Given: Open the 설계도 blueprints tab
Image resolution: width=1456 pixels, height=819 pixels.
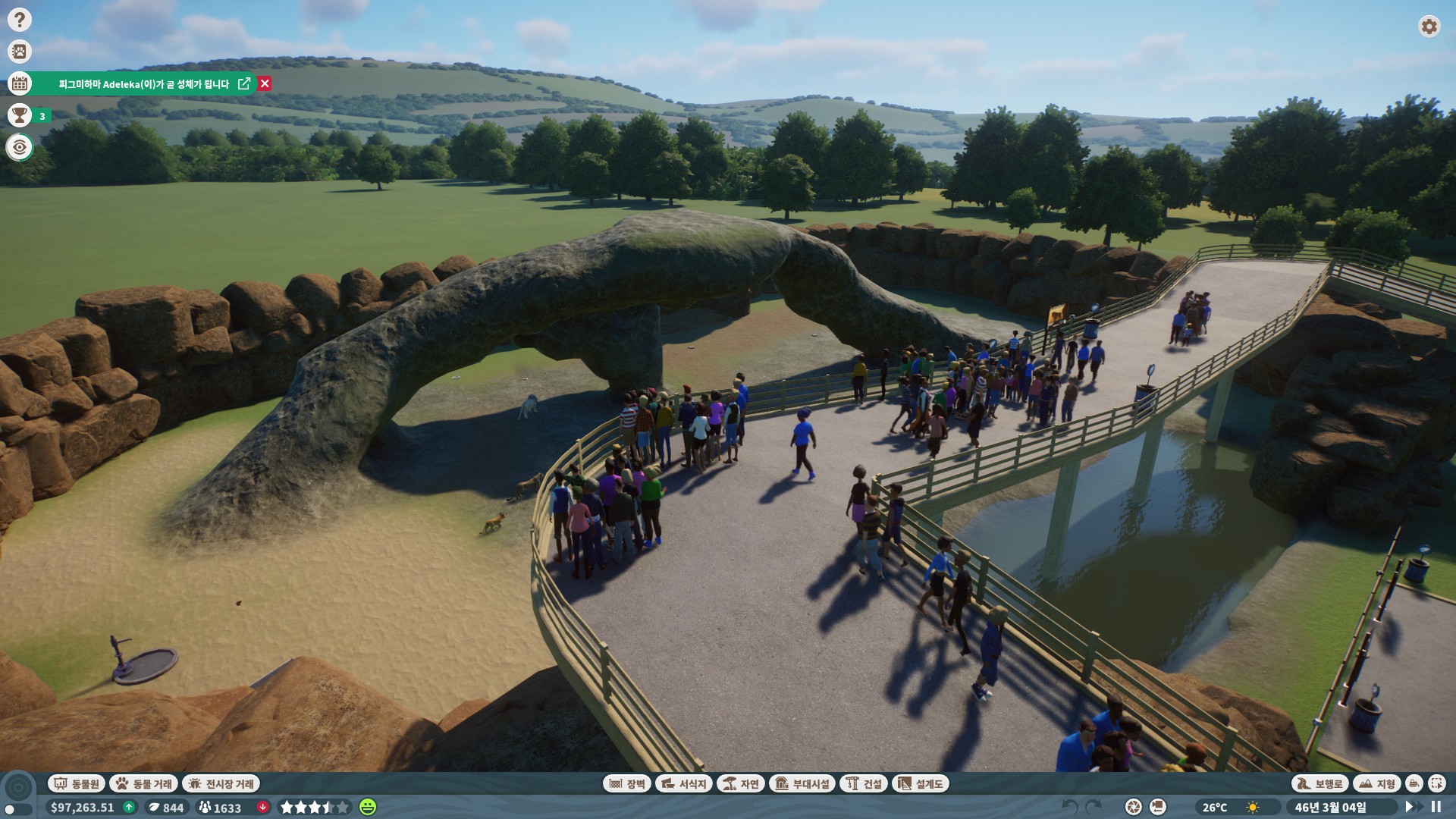Looking at the screenshot, I should coord(921,783).
